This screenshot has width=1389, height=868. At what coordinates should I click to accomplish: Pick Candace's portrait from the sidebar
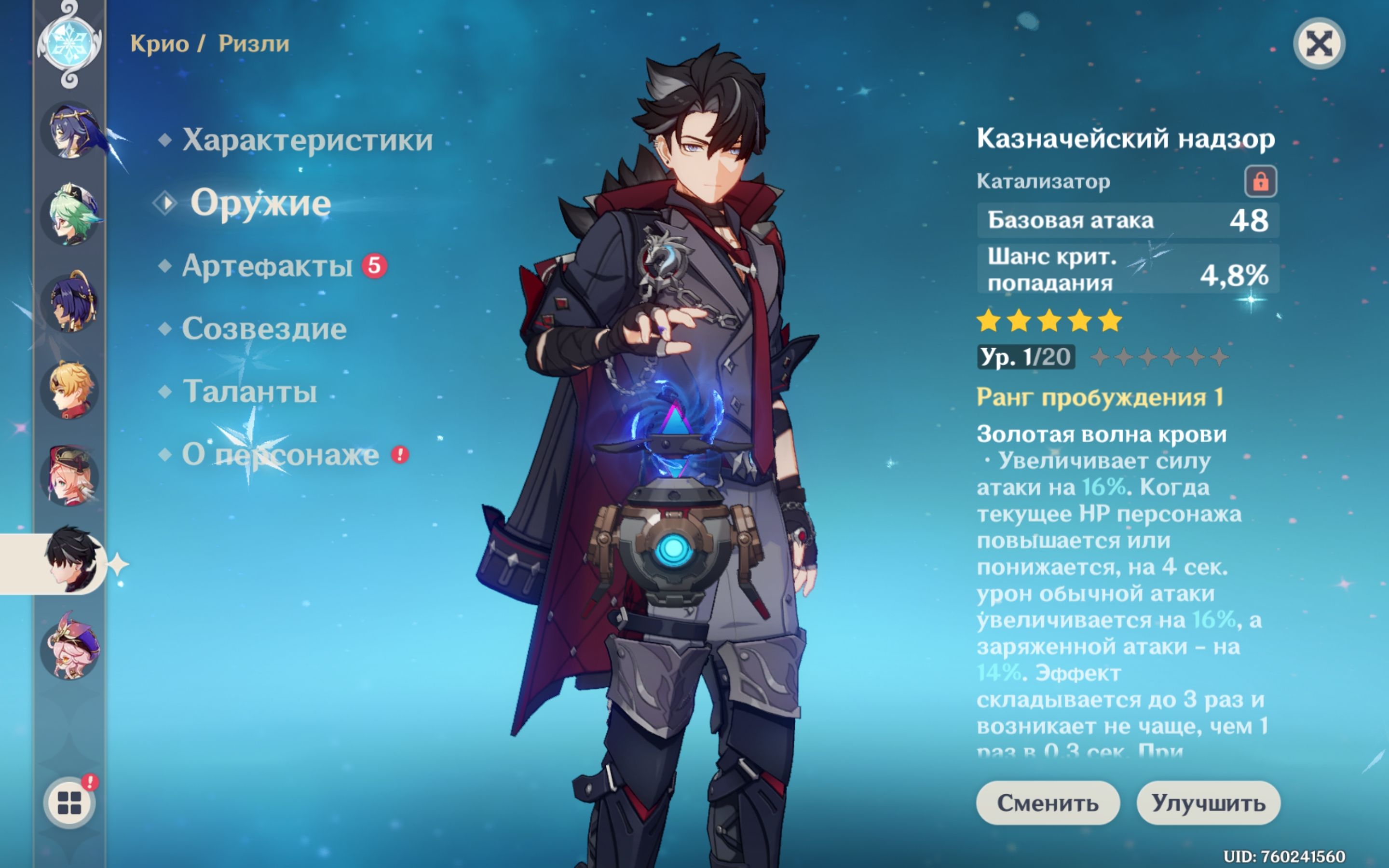[70, 302]
